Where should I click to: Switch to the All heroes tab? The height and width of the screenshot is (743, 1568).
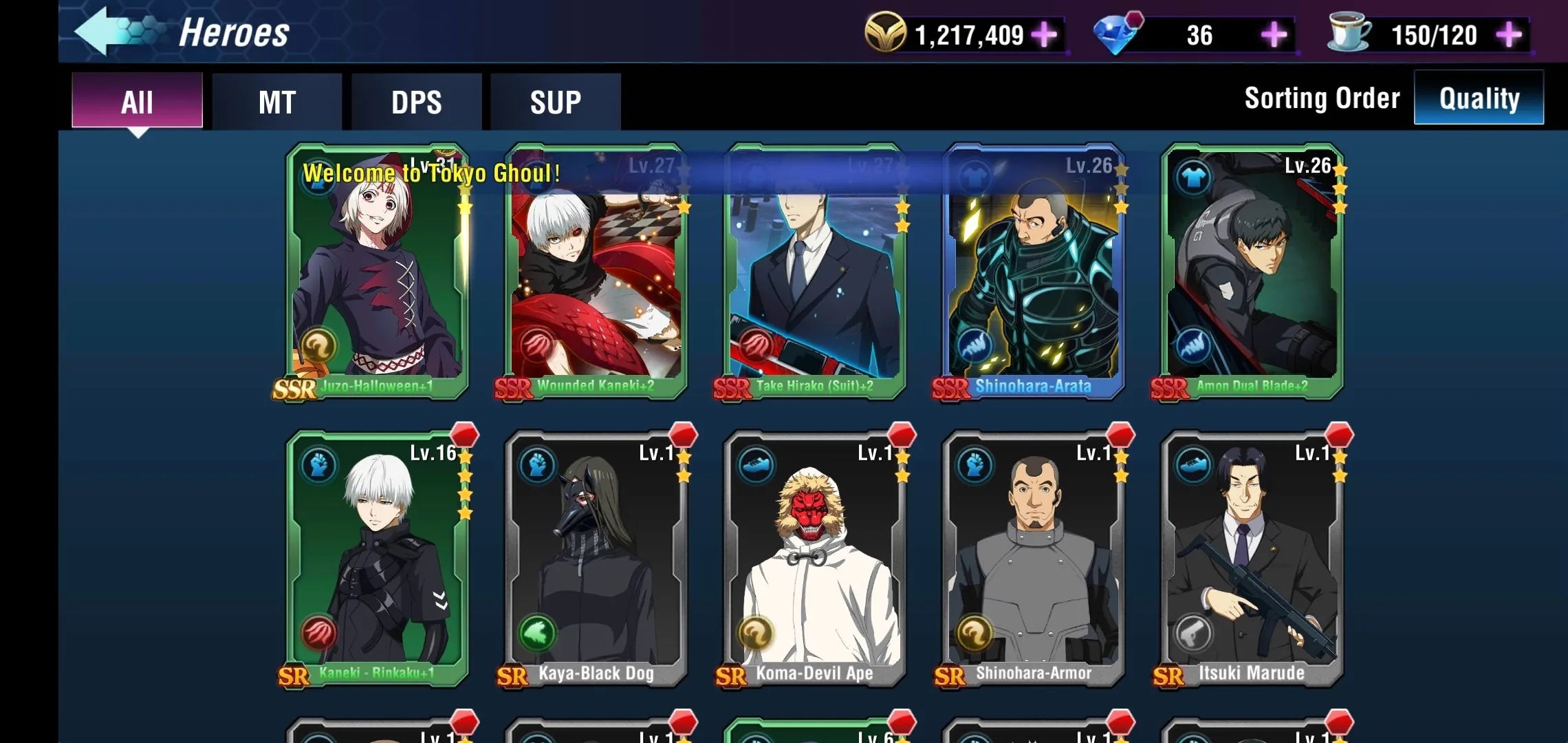point(137,102)
